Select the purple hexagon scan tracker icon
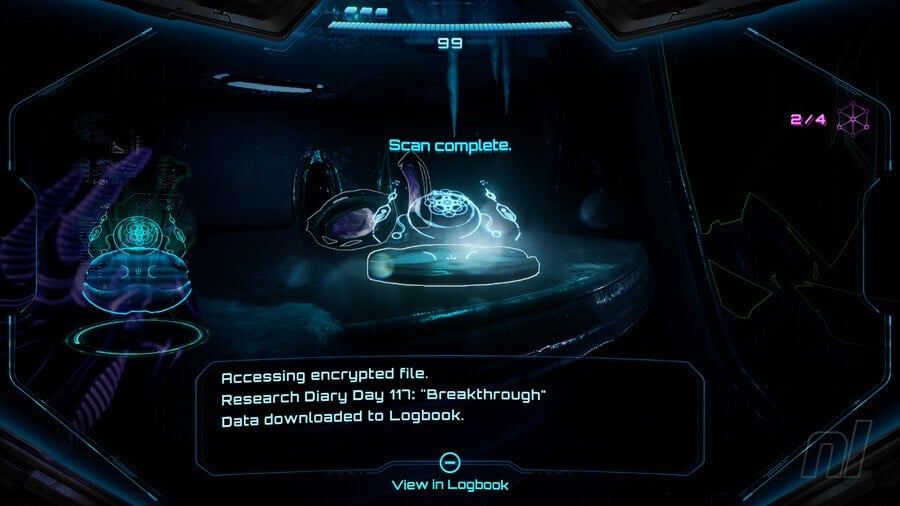The image size is (900, 506). click(852, 120)
